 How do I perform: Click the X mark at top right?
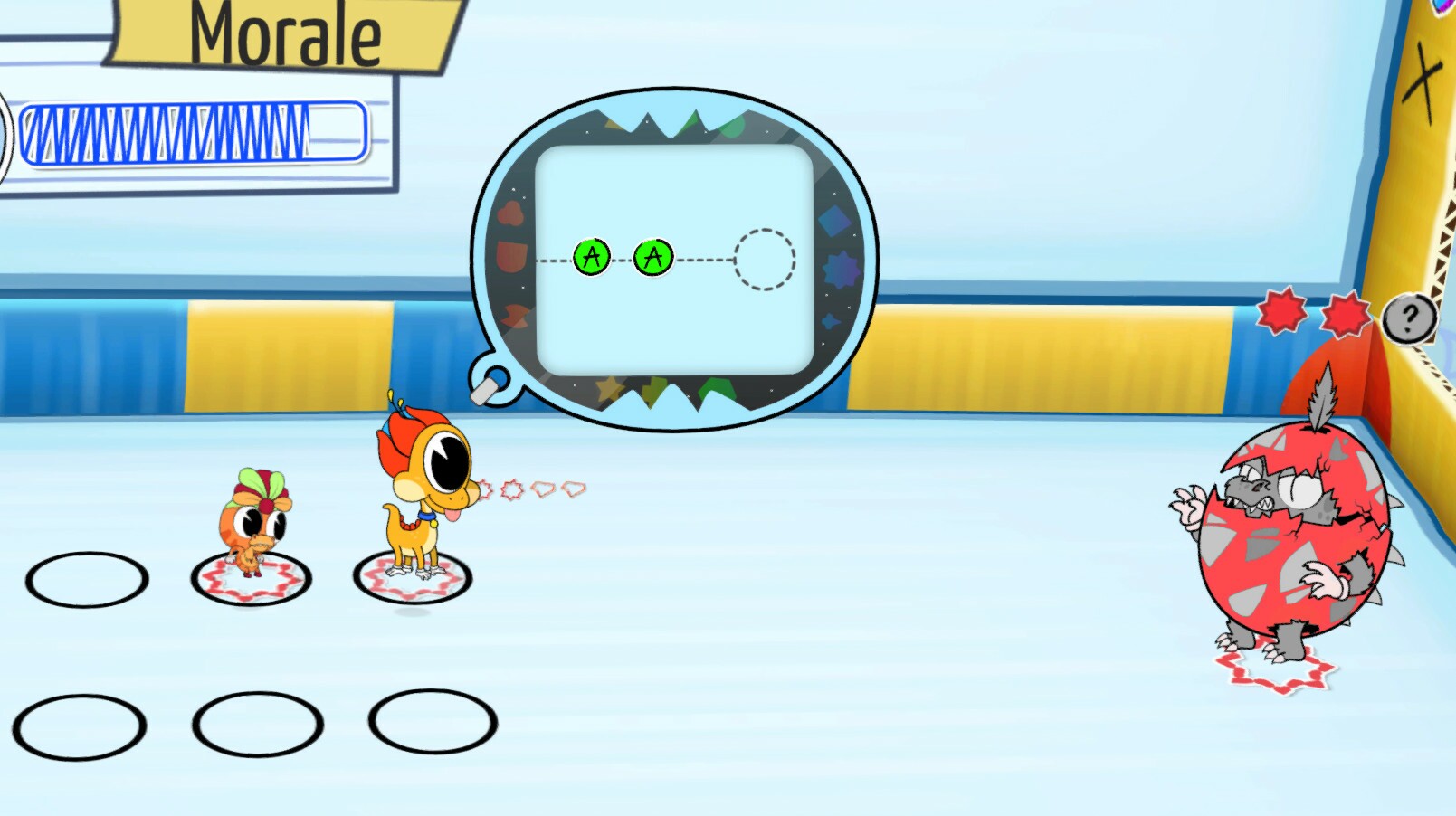[x=1427, y=72]
